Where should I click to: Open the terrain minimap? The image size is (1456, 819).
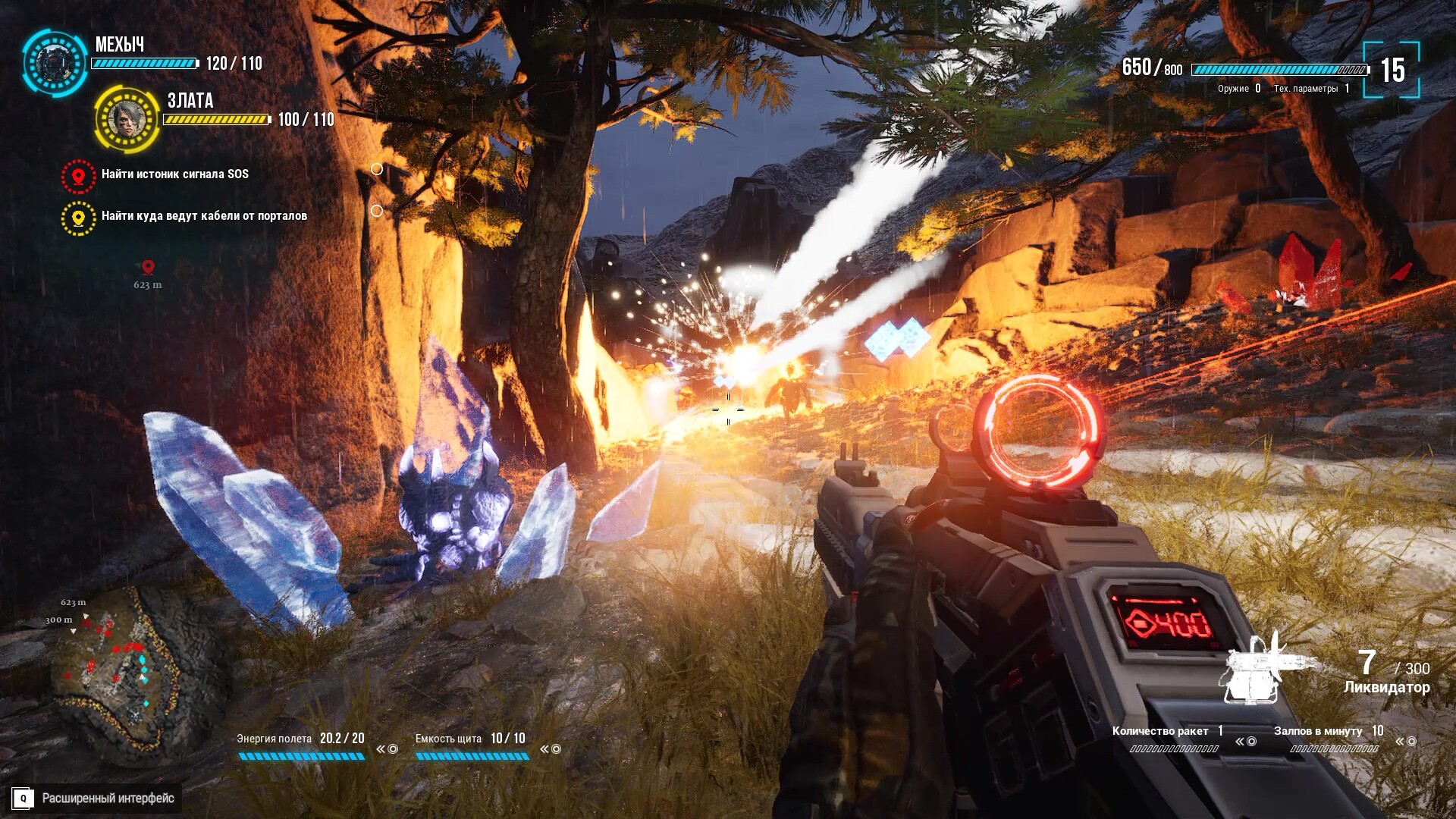click(x=121, y=667)
